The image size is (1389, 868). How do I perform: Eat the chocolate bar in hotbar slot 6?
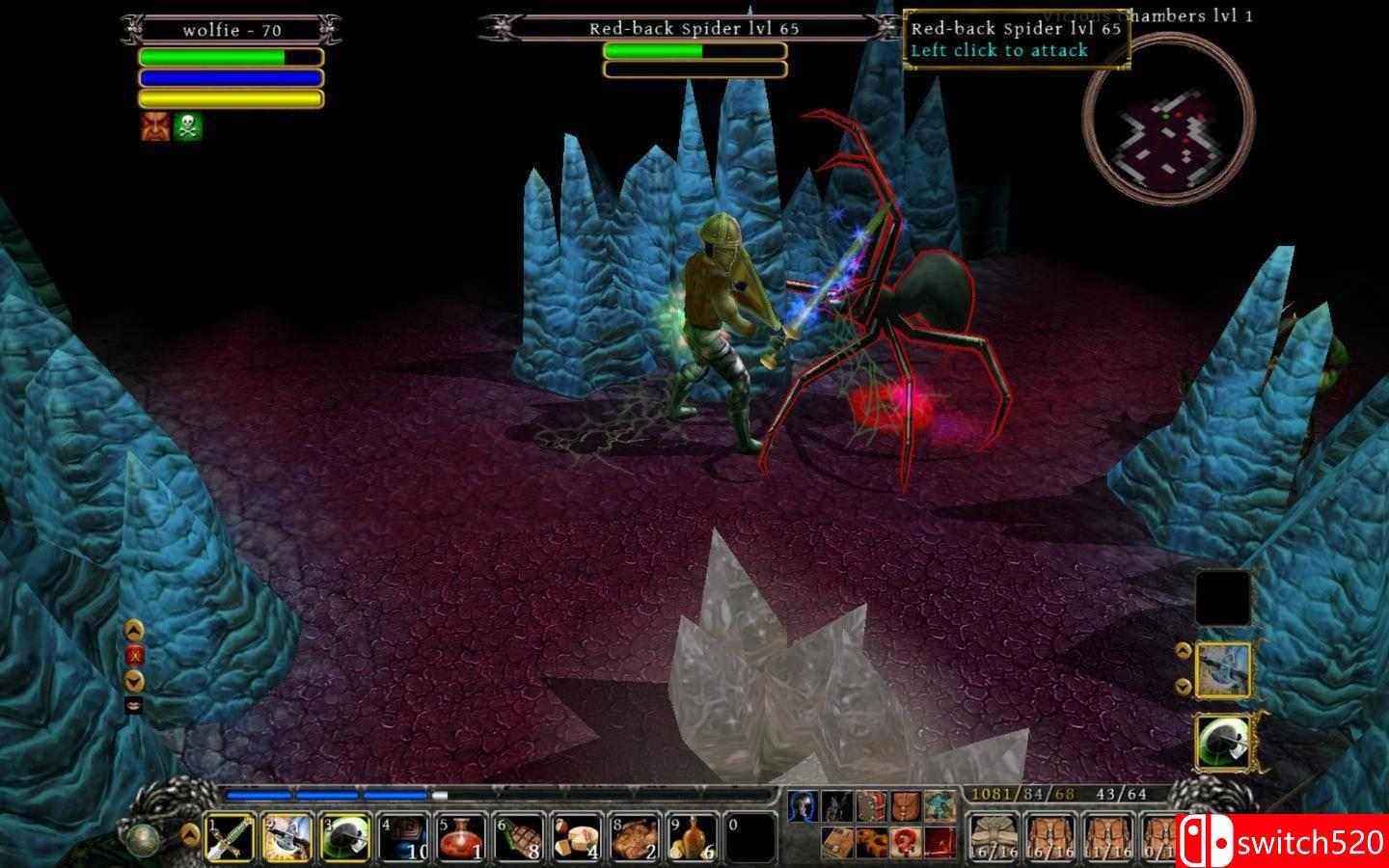click(520, 837)
